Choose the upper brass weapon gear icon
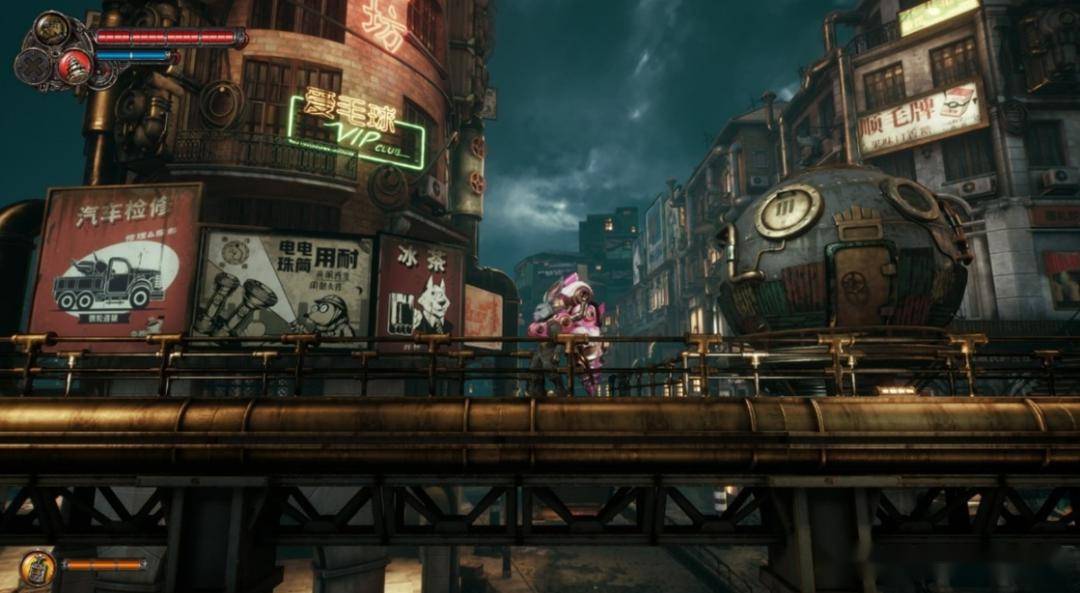The height and width of the screenshot is (593, 1080). click(52, 28)
